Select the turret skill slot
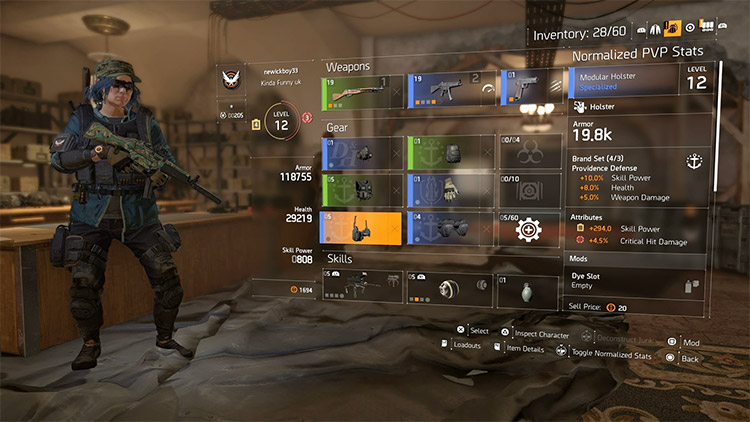This screenshot has width=750, height=422. (360, 287)
